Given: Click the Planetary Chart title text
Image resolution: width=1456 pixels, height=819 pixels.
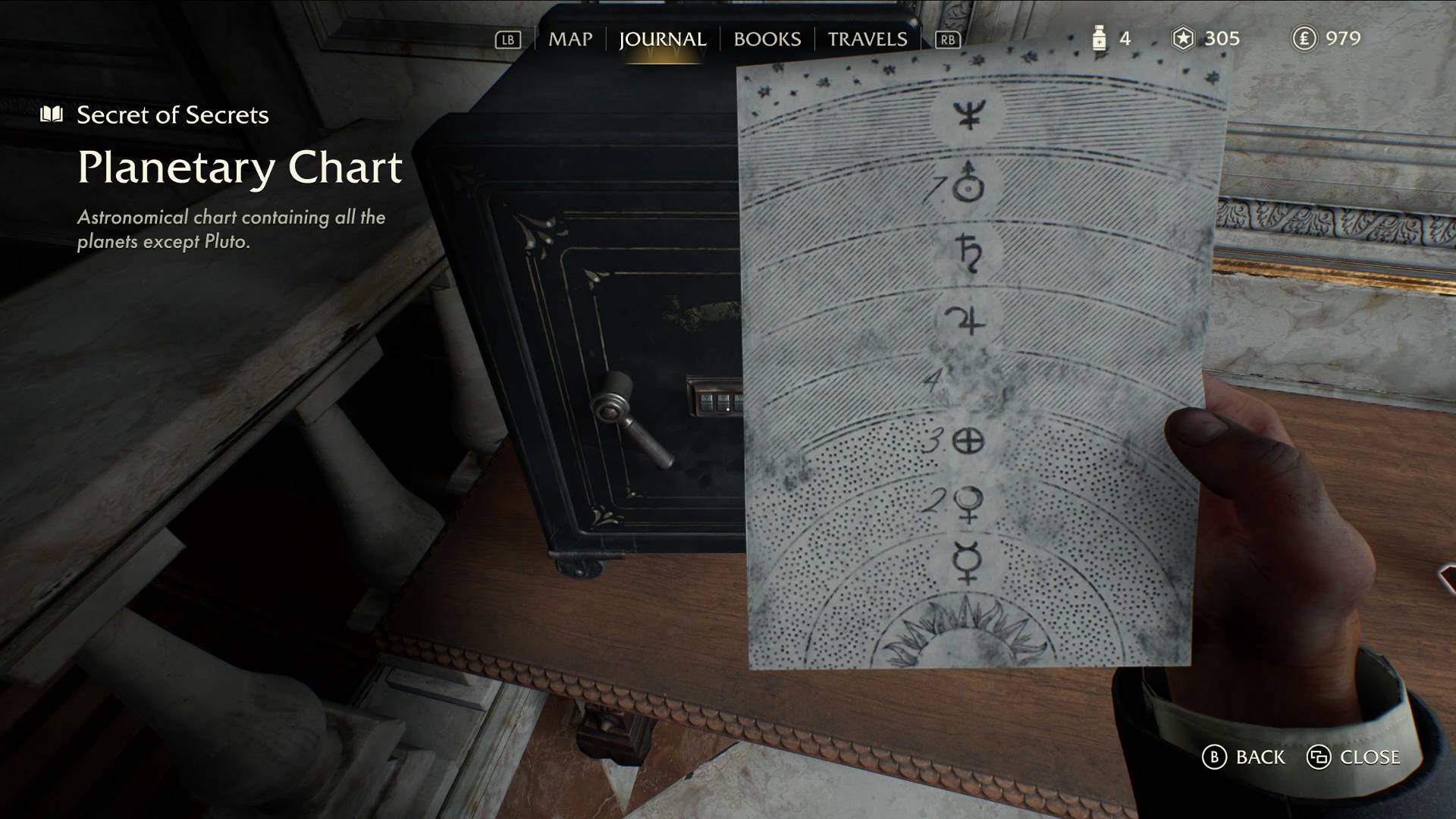Looking at the screenshot, I should [241, 168].
